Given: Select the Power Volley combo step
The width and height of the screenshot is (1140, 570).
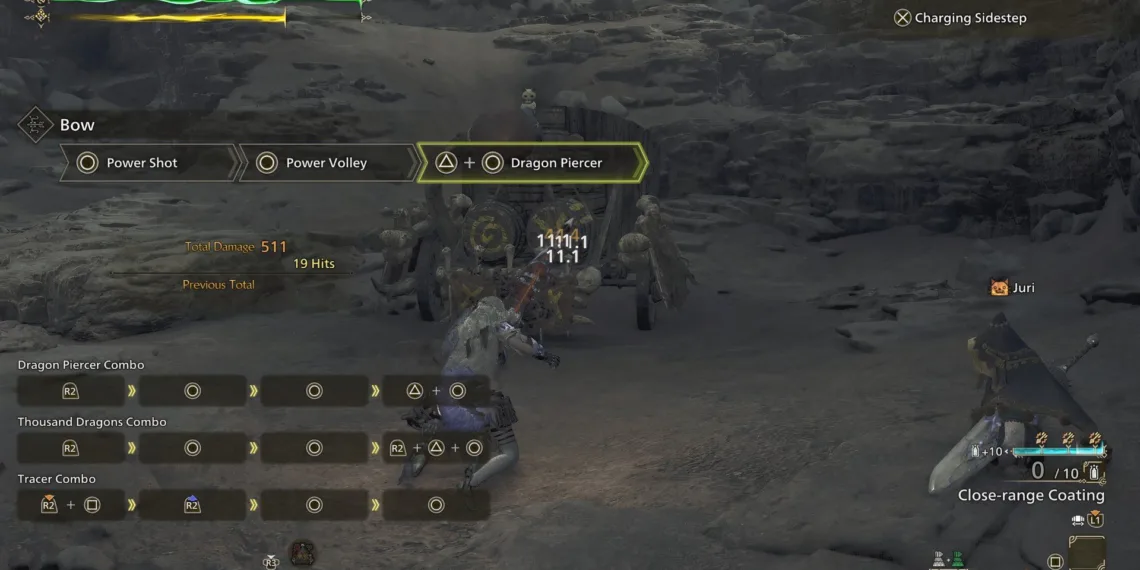Looking at the screenshot, I should pos(327,163).
